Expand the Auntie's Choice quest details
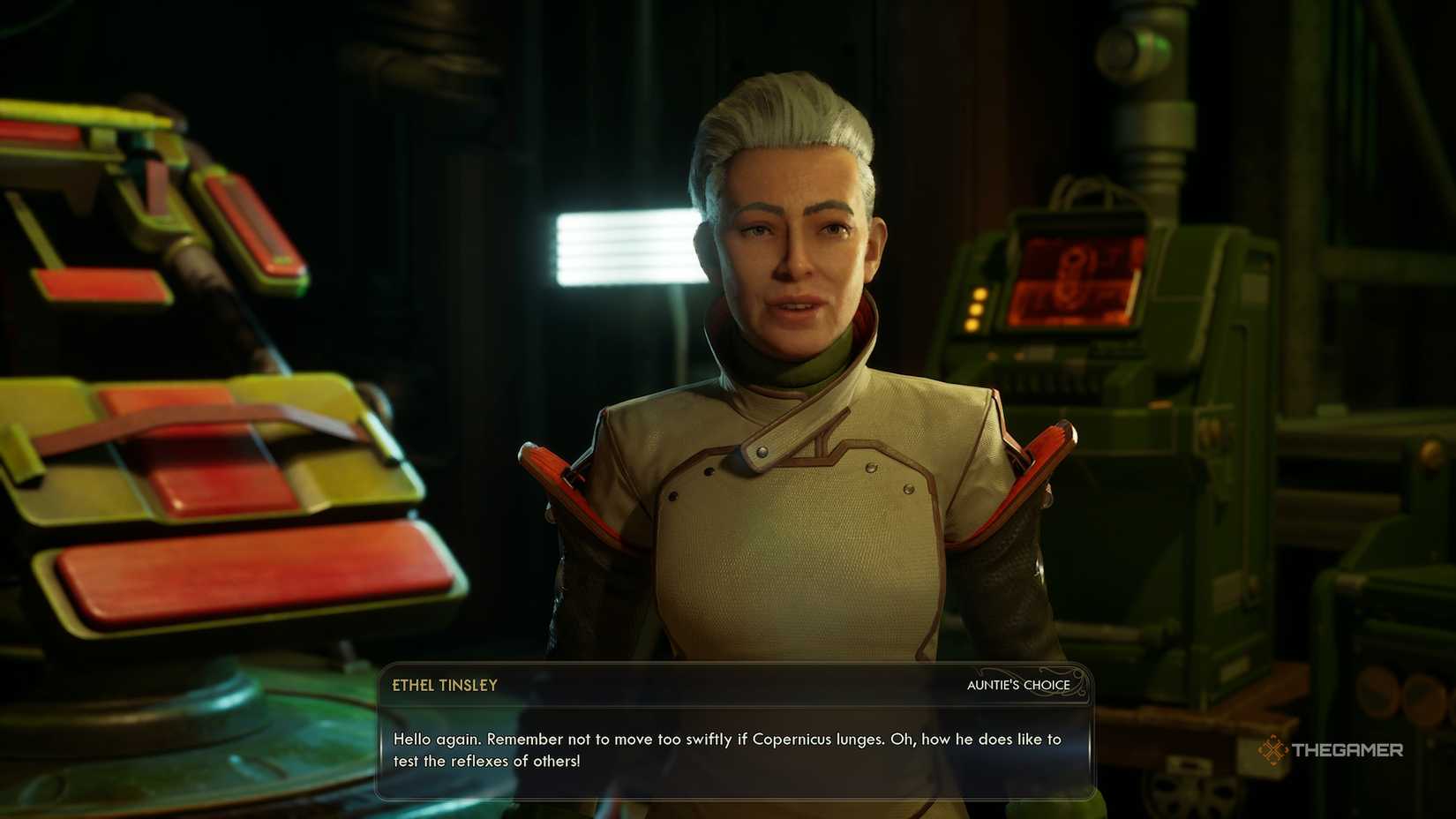The width and height of the screenshot is (1456, 819). tap(1018, 685)
